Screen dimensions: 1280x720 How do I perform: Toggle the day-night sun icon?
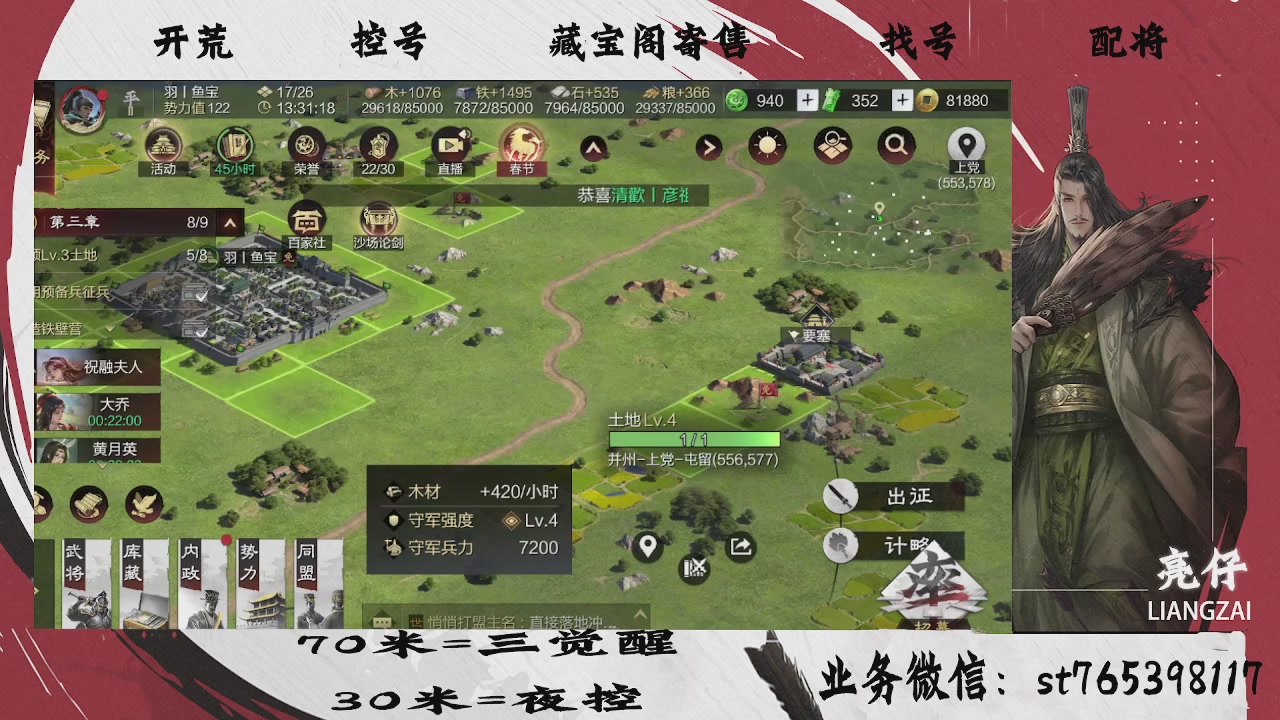pyautogui.click(x=766, y=144)
